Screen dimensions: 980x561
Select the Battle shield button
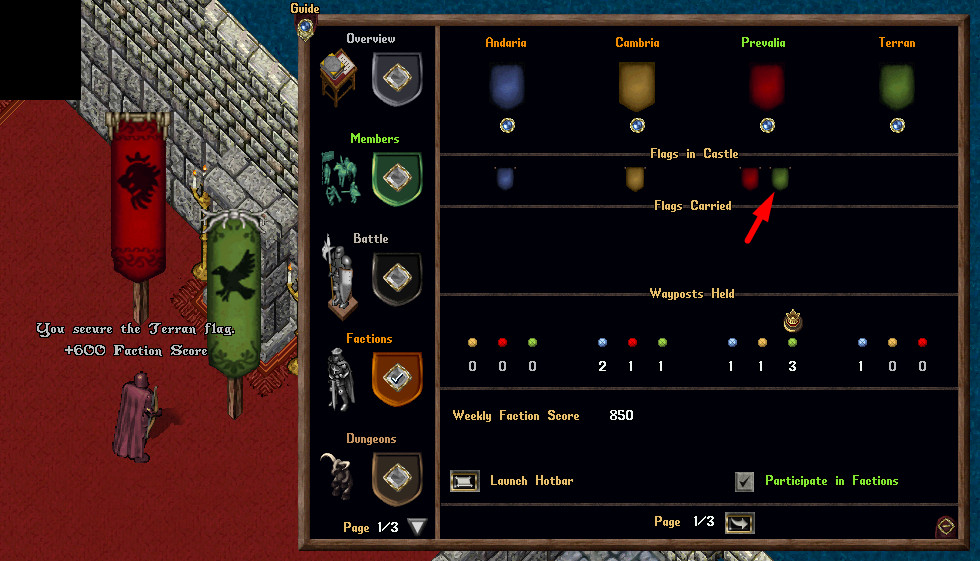(x=396, y=278)
